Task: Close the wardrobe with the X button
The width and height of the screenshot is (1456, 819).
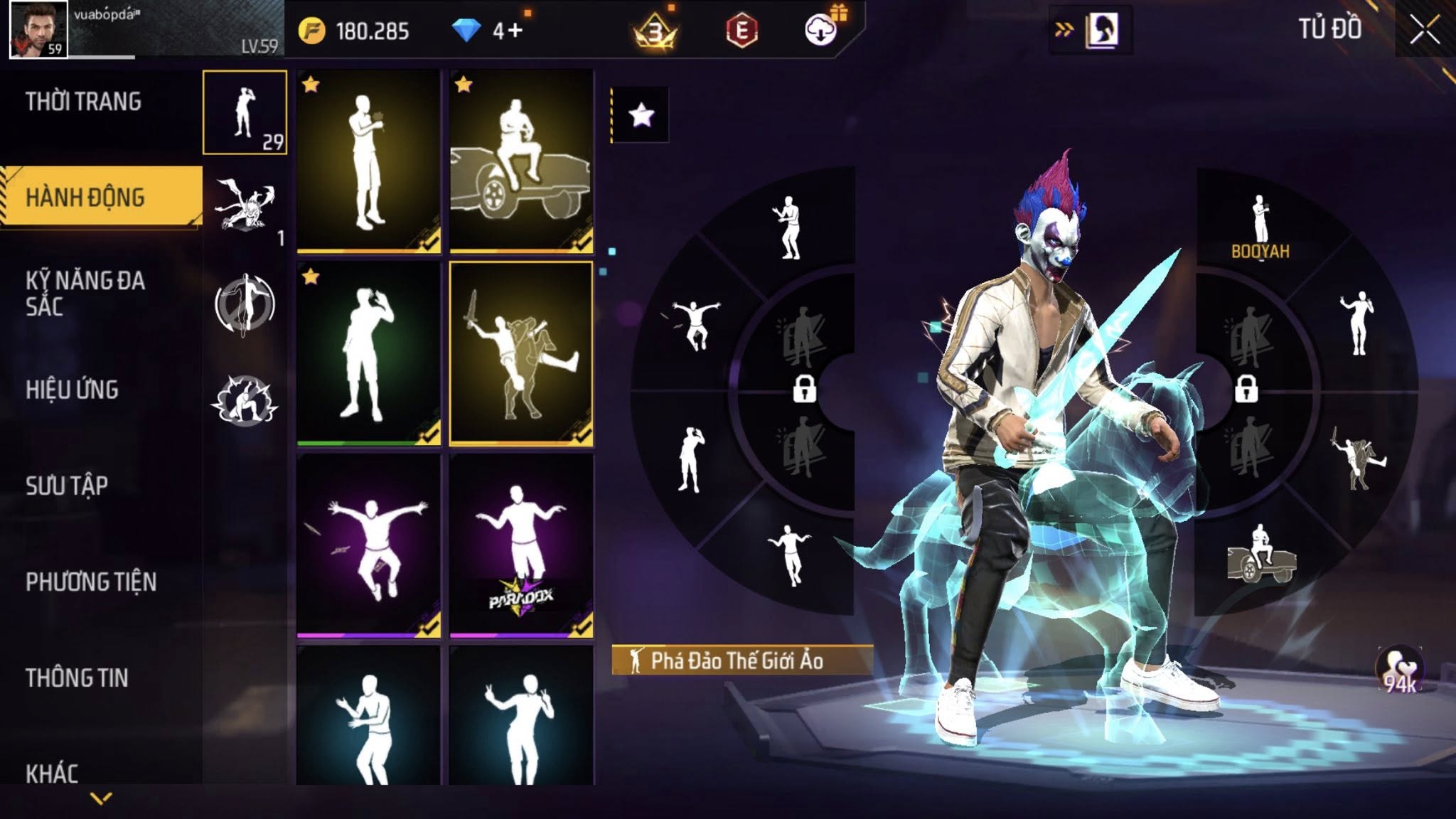Action: point(1425,30)
